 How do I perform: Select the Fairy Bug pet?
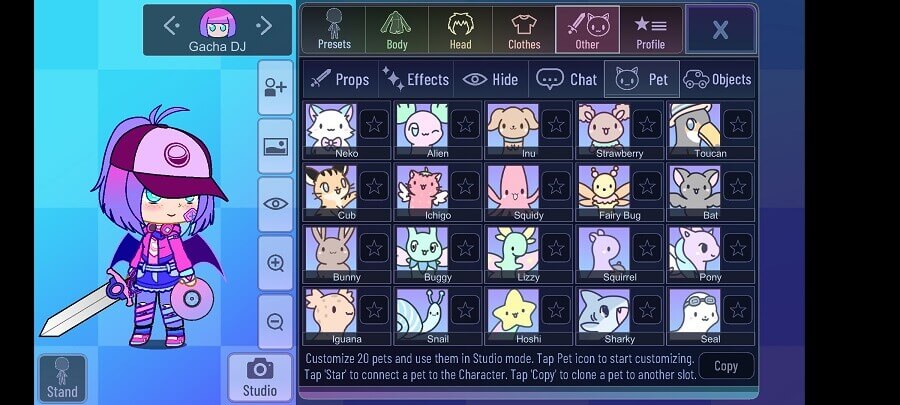(604, 190)
